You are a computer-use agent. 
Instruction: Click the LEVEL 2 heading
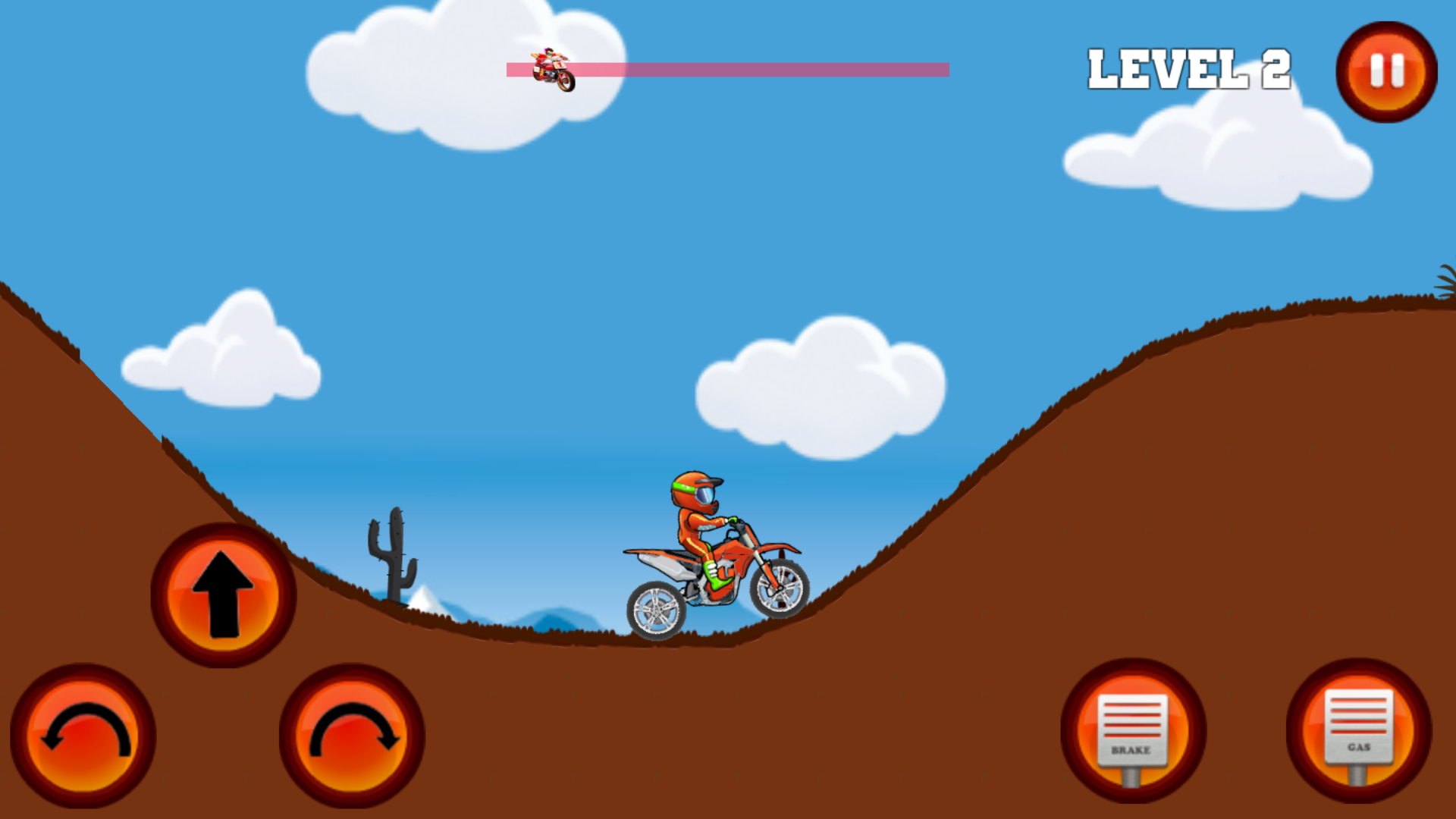click(1189, 68)
